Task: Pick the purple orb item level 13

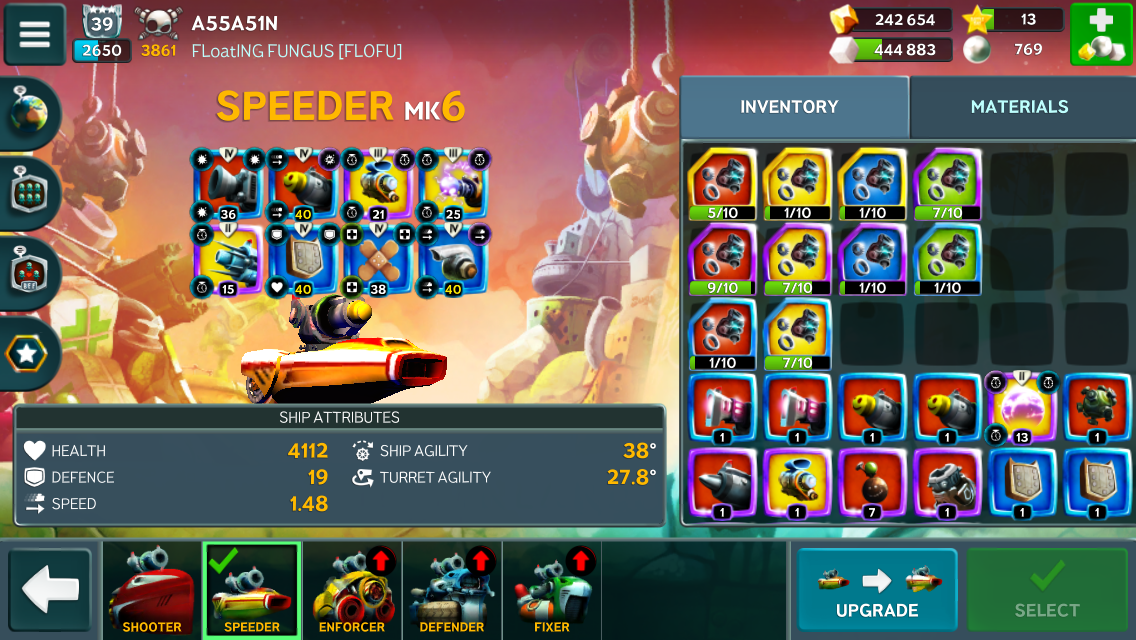Action: [x=1019, y=408]
